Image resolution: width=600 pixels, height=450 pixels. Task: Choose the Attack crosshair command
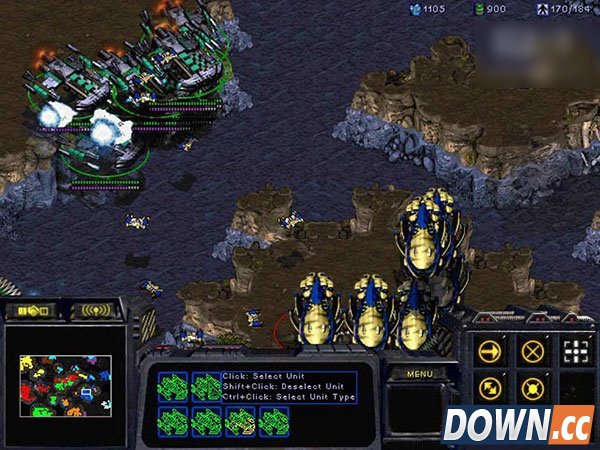(573, 350)
